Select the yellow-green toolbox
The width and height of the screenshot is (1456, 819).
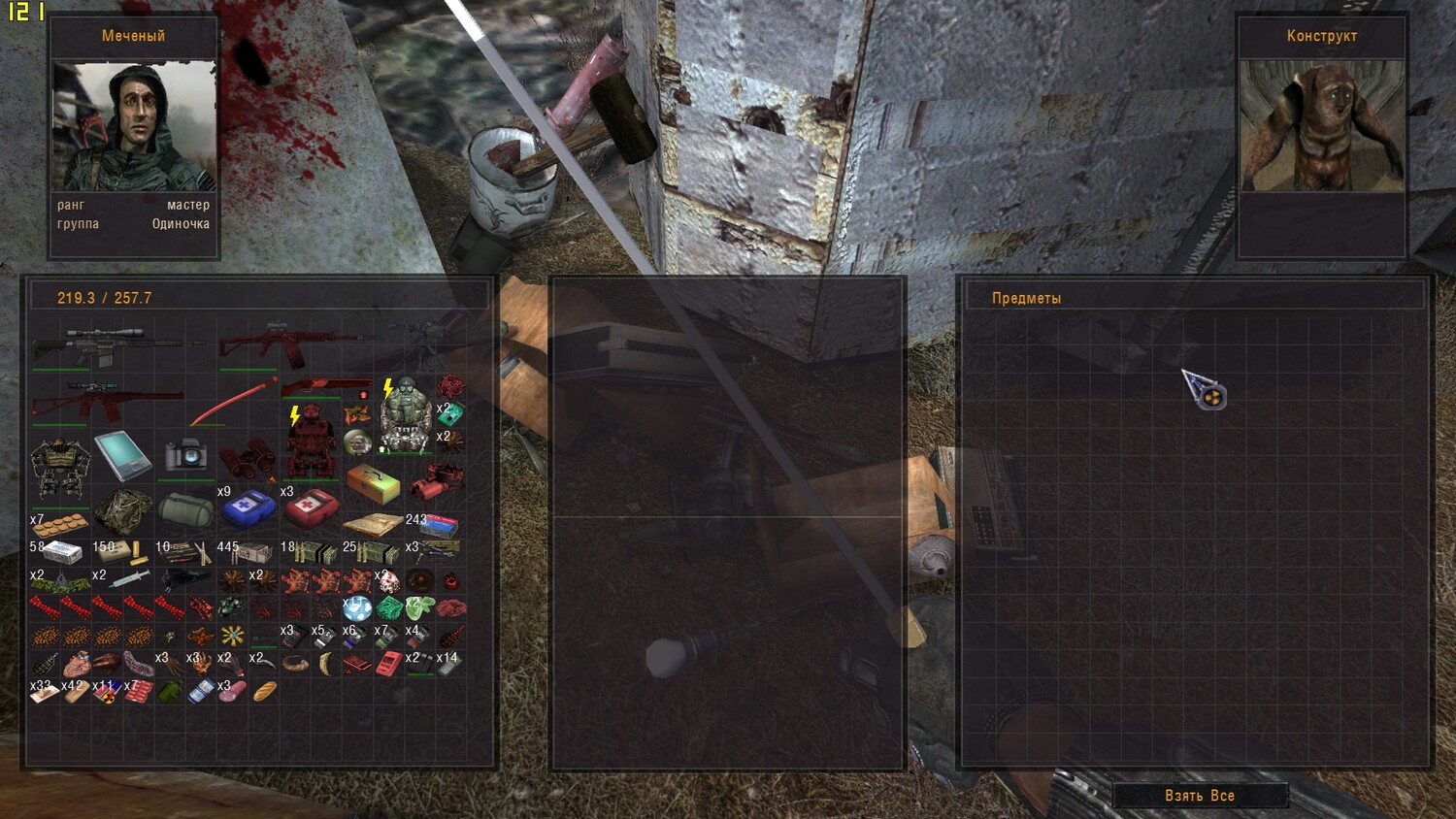point(373,481)
